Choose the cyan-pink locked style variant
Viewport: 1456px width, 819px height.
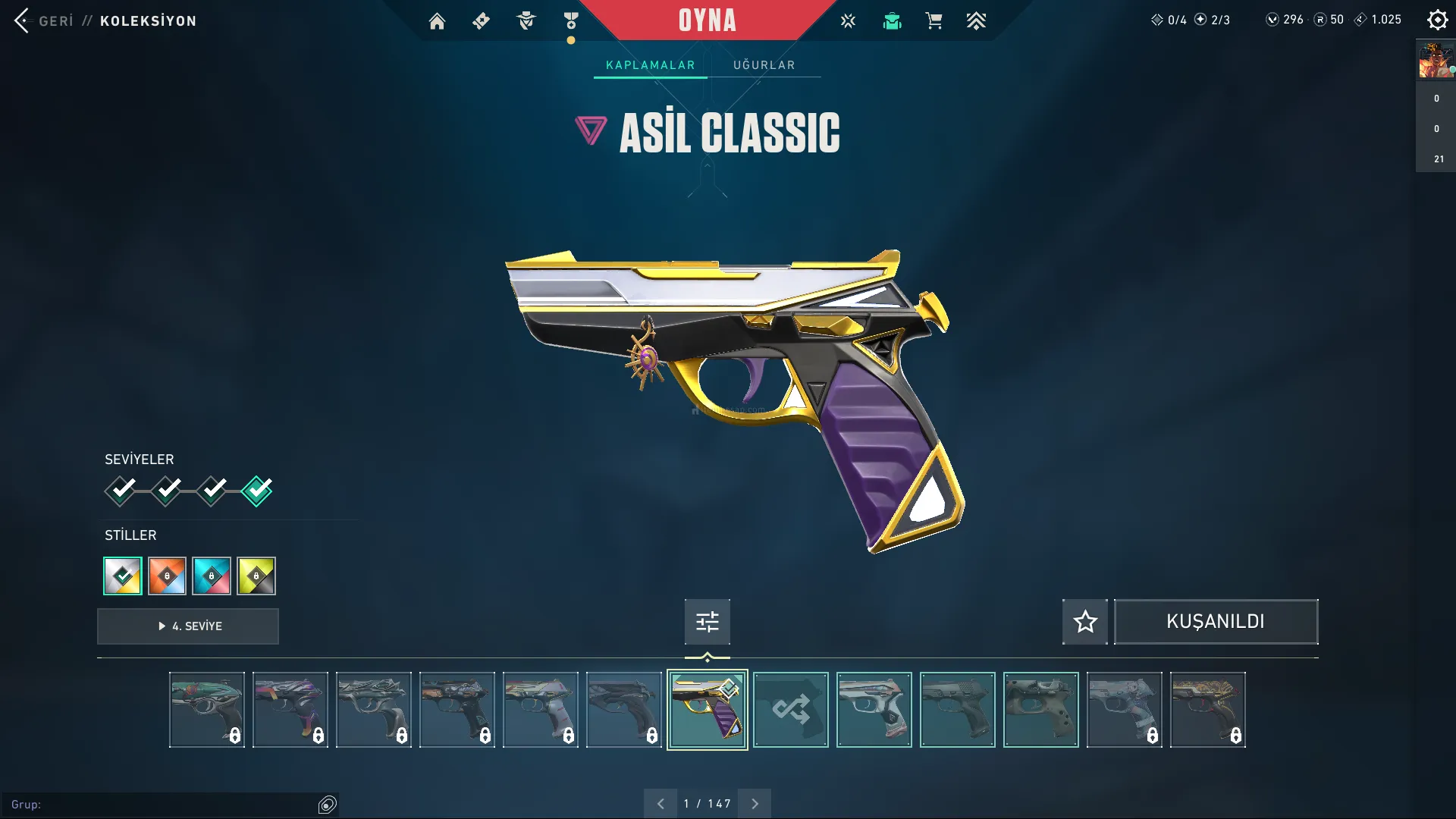click(212, 576)
